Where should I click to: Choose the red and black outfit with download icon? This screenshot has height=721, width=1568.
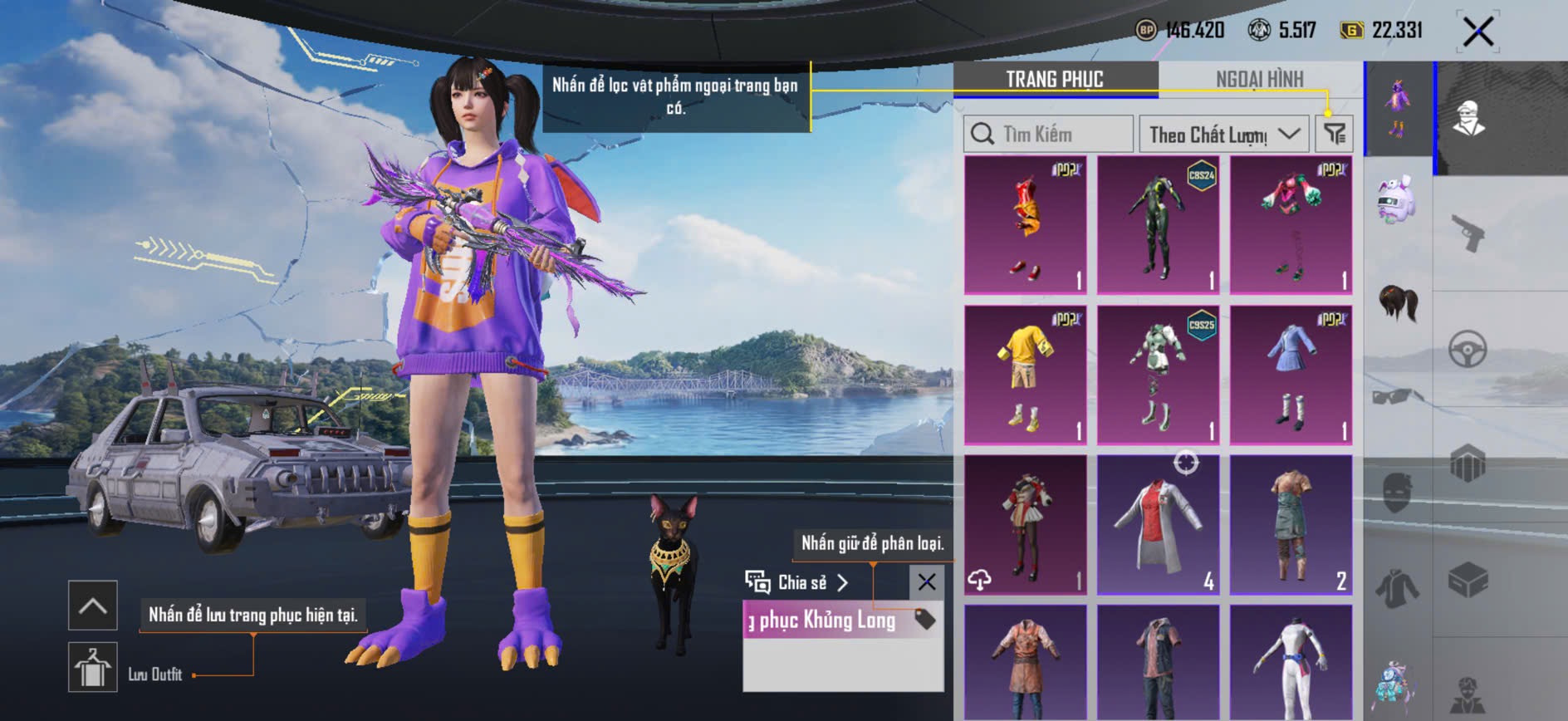coord(1025,524)
